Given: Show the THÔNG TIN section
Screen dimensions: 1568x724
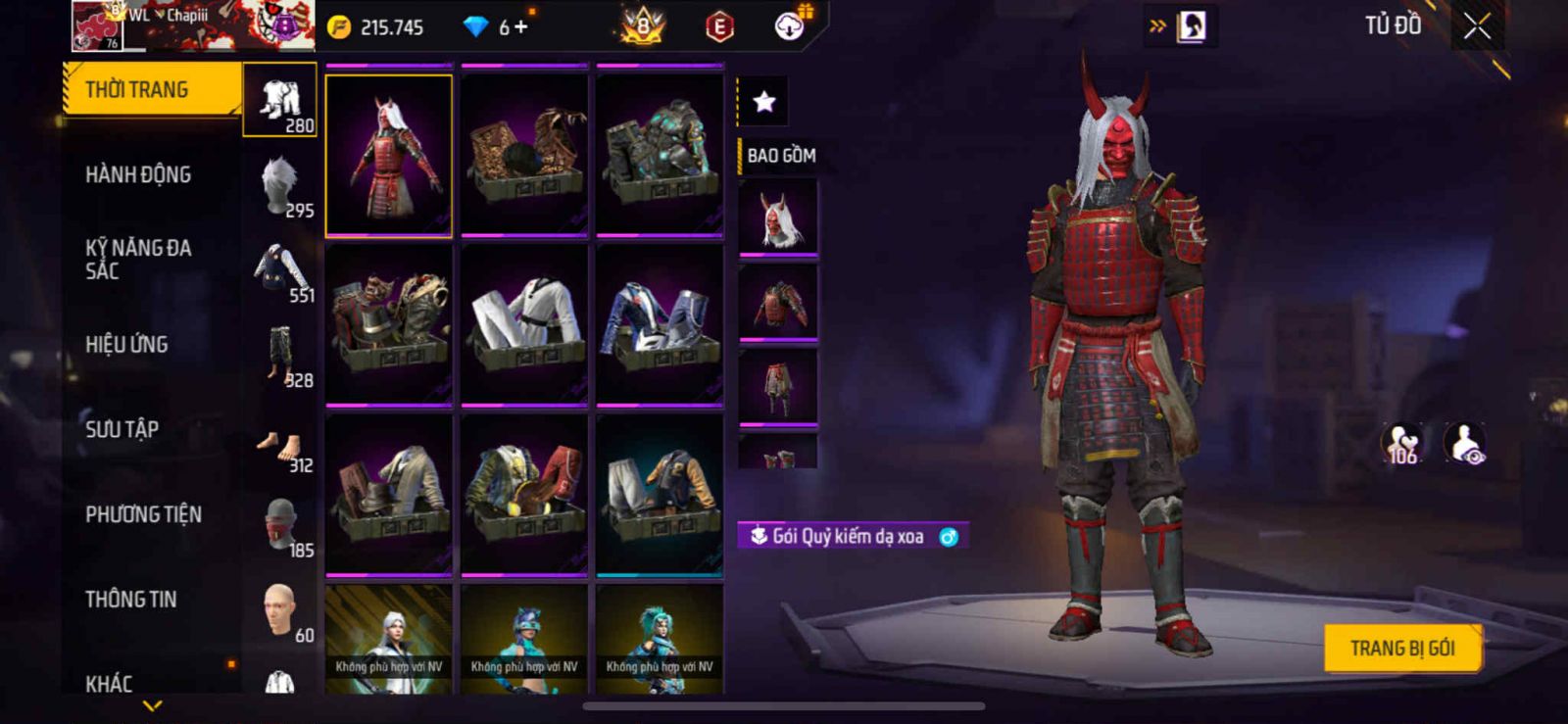Looking at the screenshot, I should [x=130, y=600].
